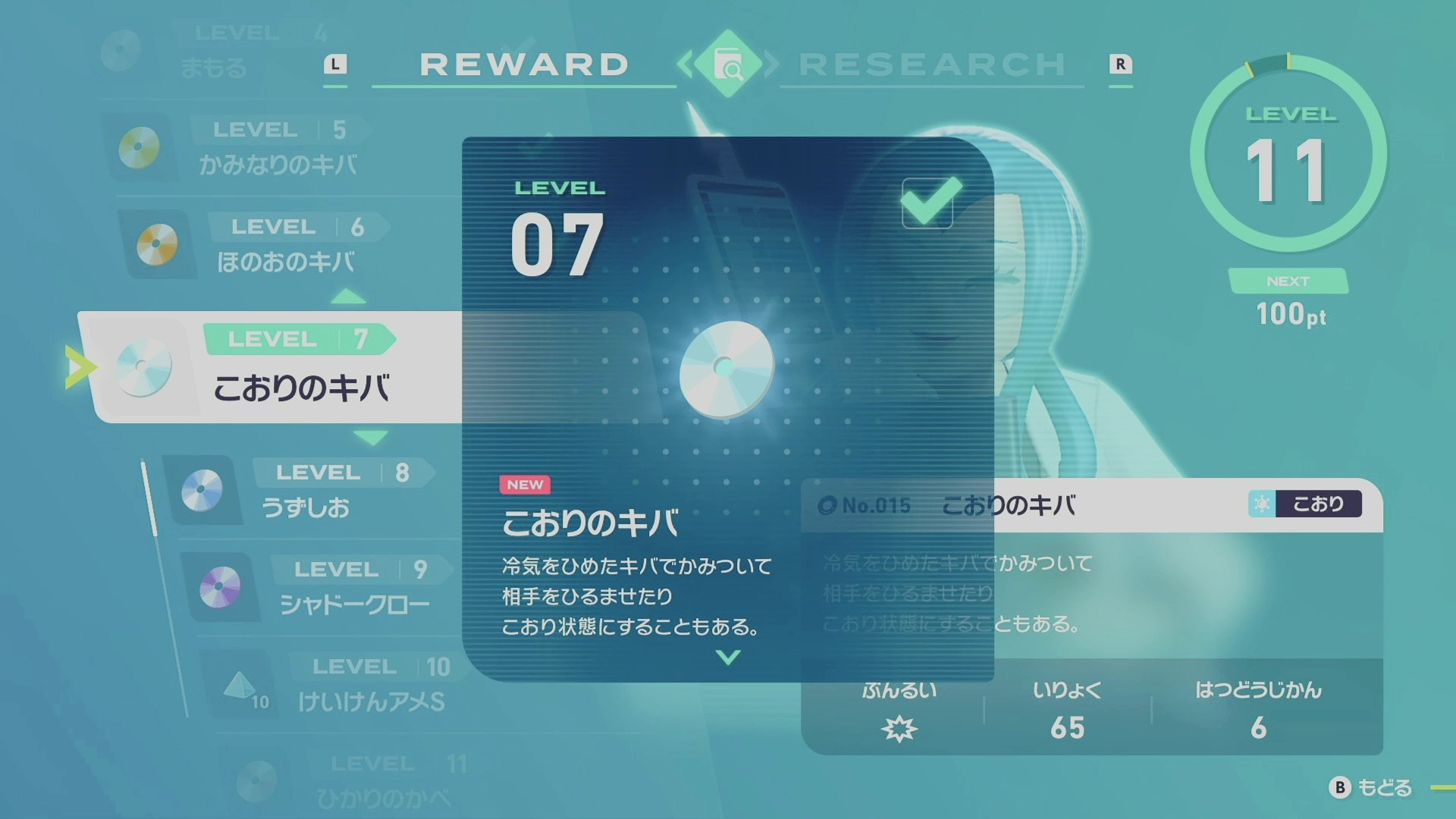
Task: Click the こおり type badge
Action: 1304,504
